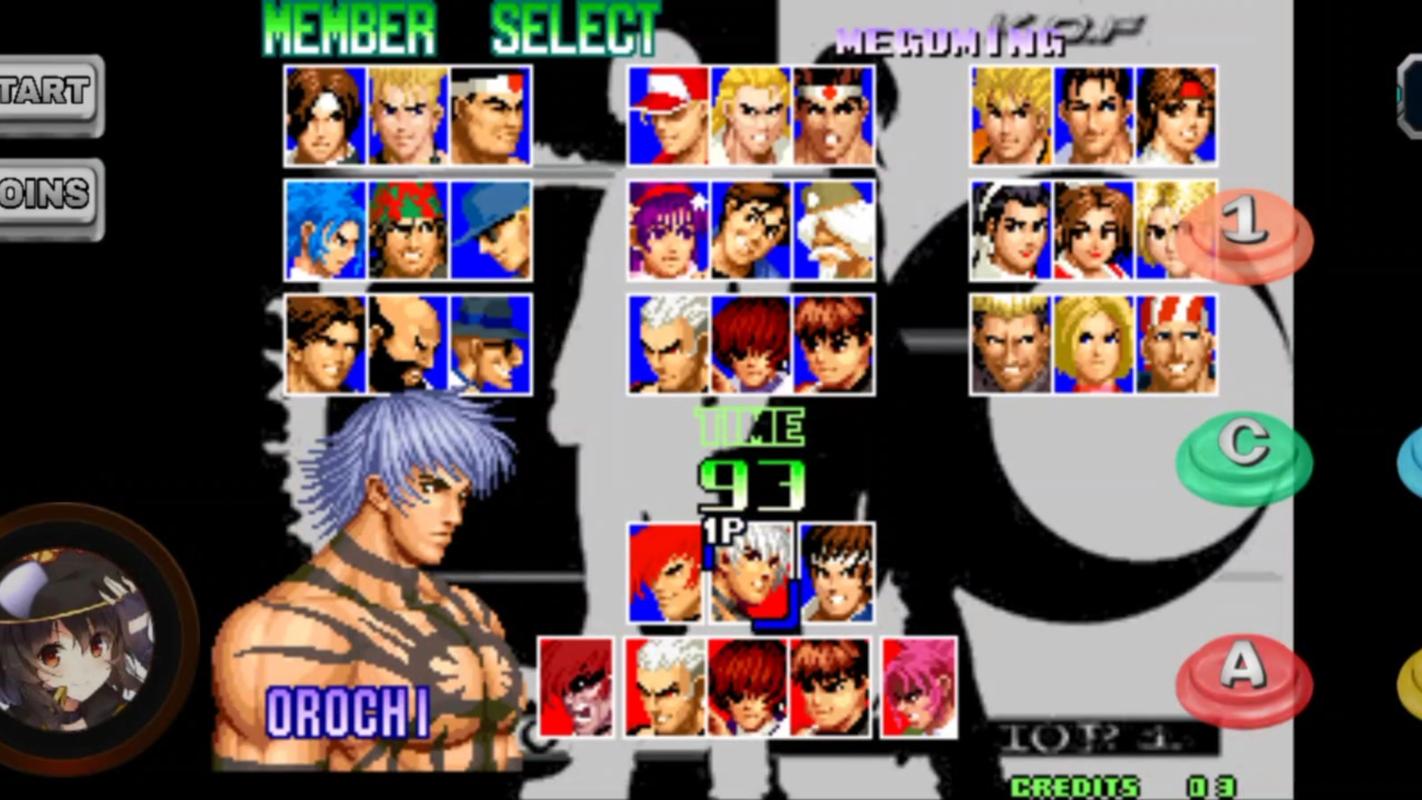Viewport: 1422px width, 800px height.
Task: Pick red-haired Iori on blue background
Action: (x=750, y=344)
